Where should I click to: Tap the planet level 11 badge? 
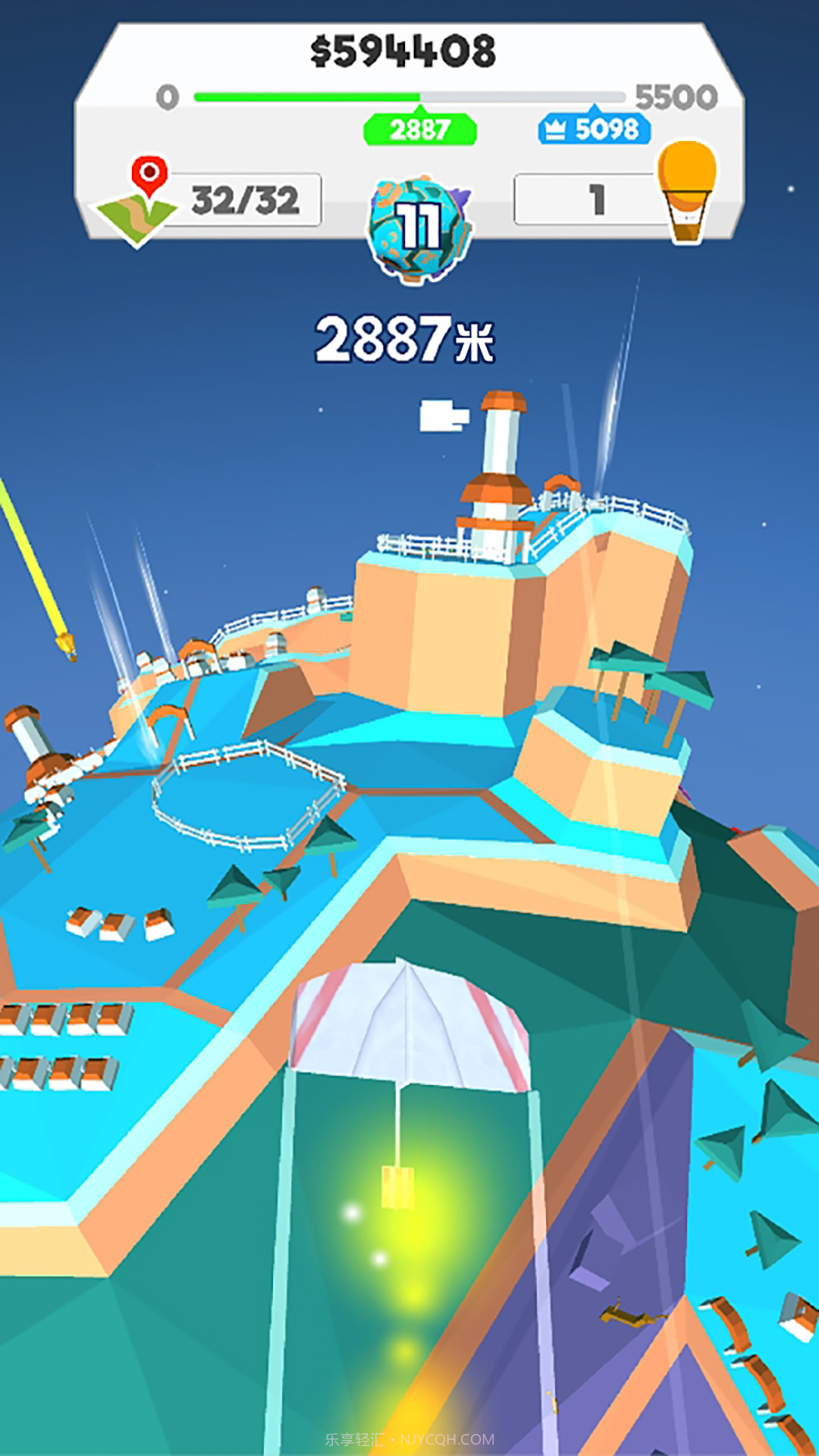419,229
